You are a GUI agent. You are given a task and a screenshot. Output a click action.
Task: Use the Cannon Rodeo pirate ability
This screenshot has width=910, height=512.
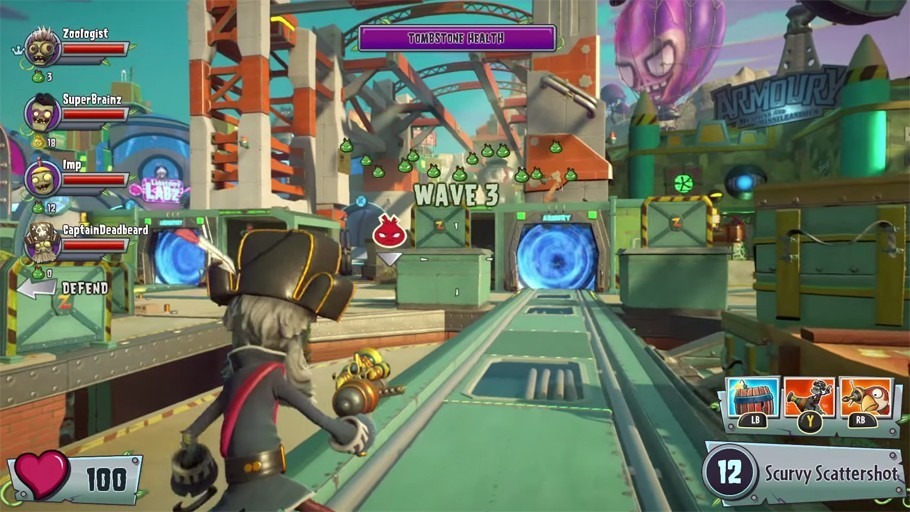[809, 397]
